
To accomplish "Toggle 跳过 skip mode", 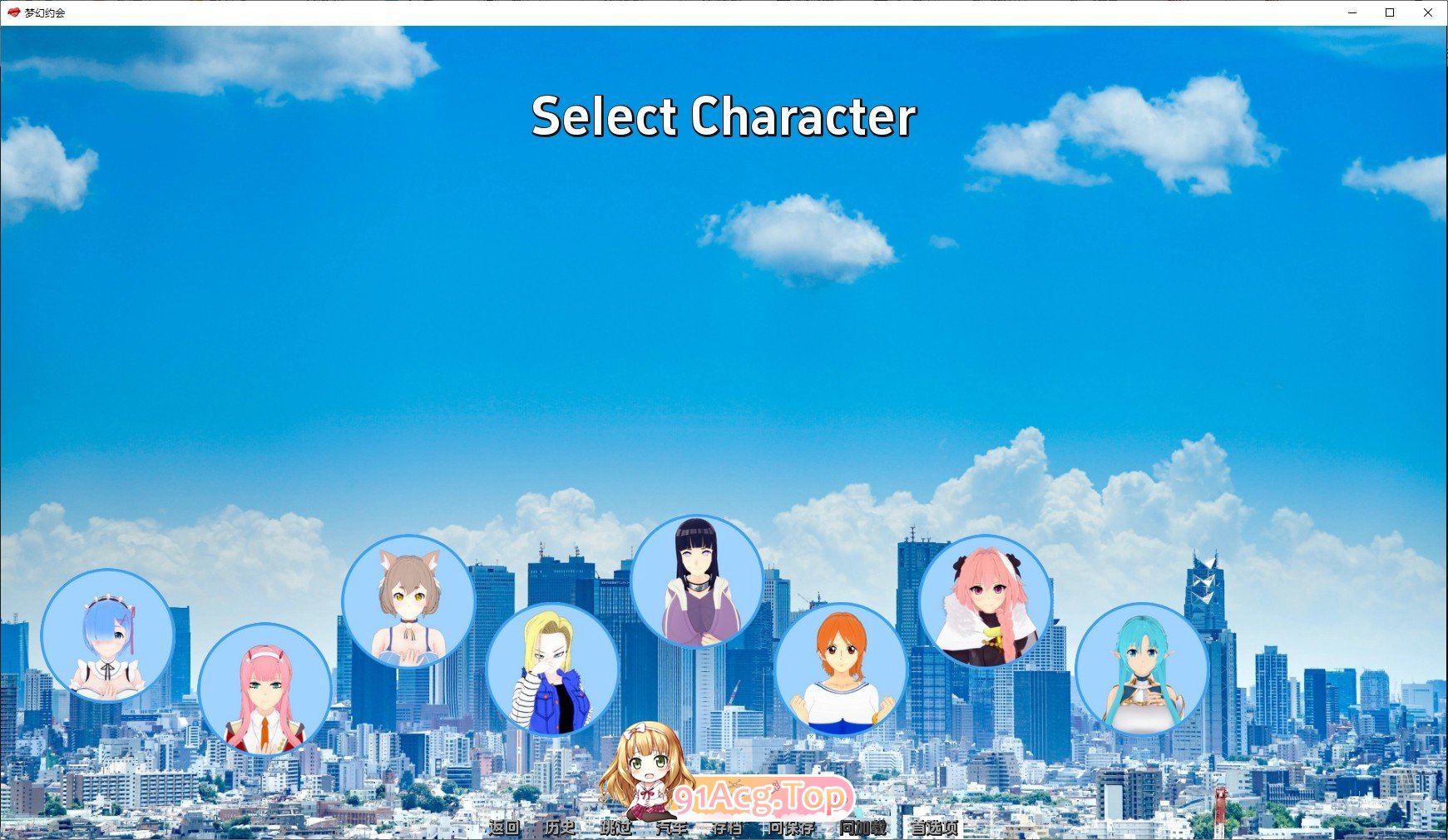I will tap(615, 828).
